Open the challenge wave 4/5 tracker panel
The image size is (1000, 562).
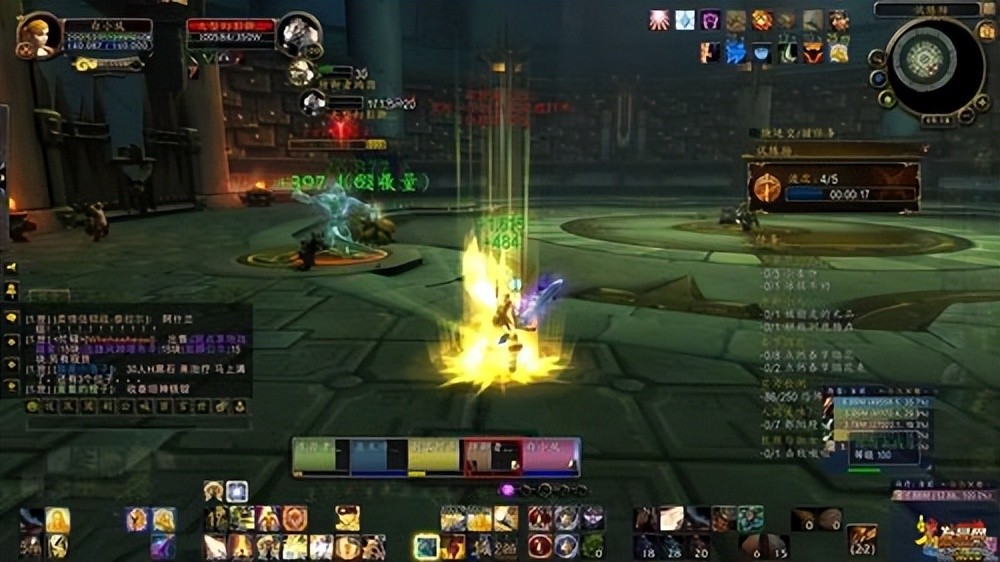click(x=832, y=187)
